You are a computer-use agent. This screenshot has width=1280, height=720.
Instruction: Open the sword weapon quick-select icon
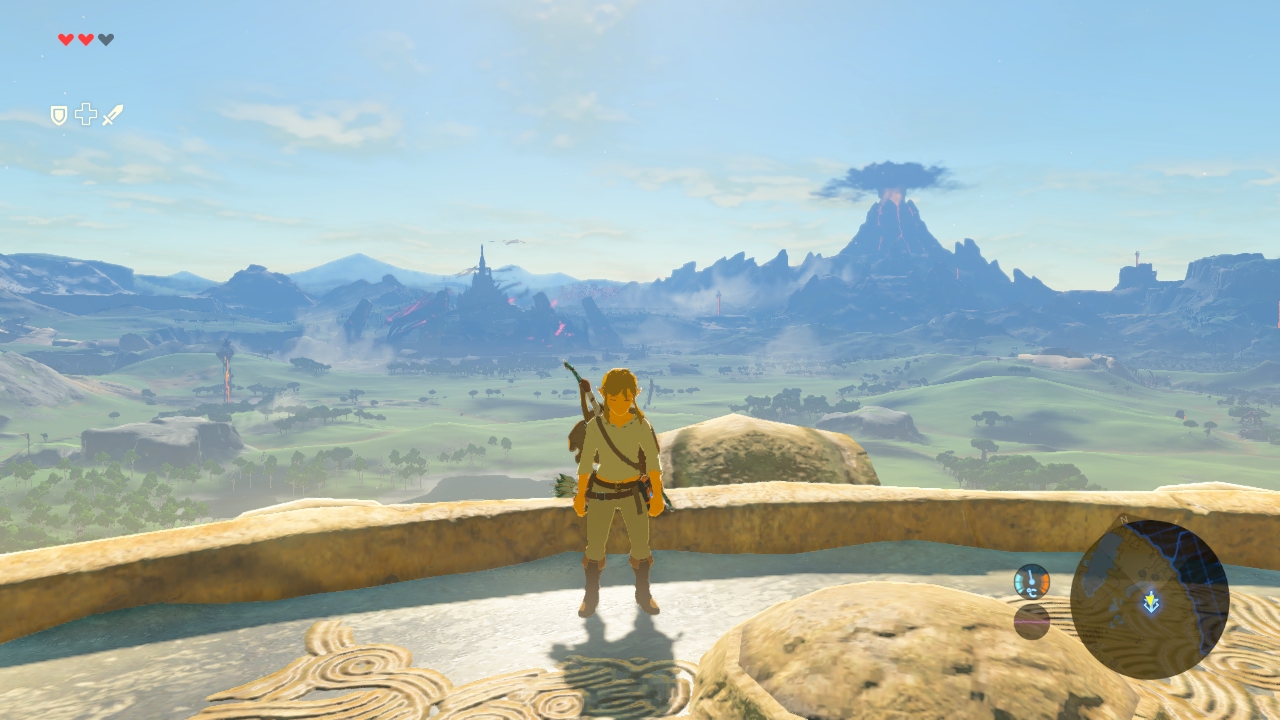[112, 115]
